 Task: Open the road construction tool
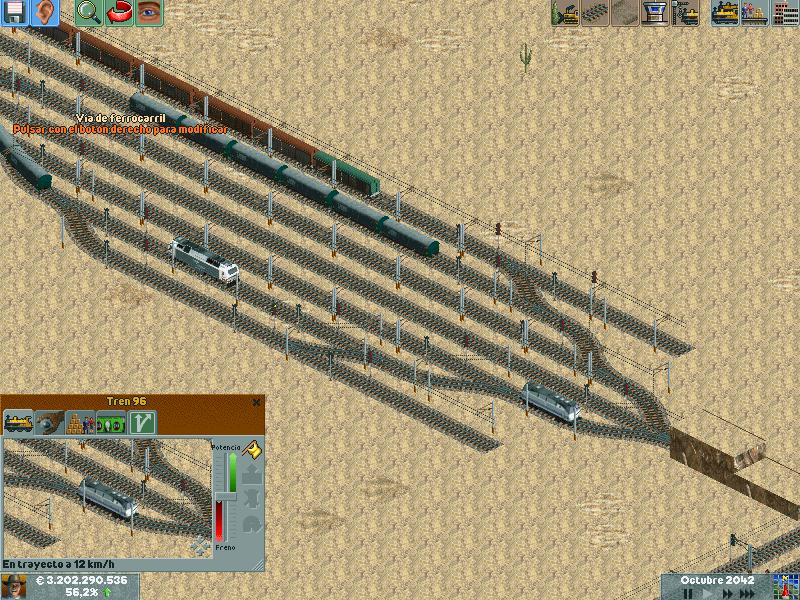(x=625, y=12)
